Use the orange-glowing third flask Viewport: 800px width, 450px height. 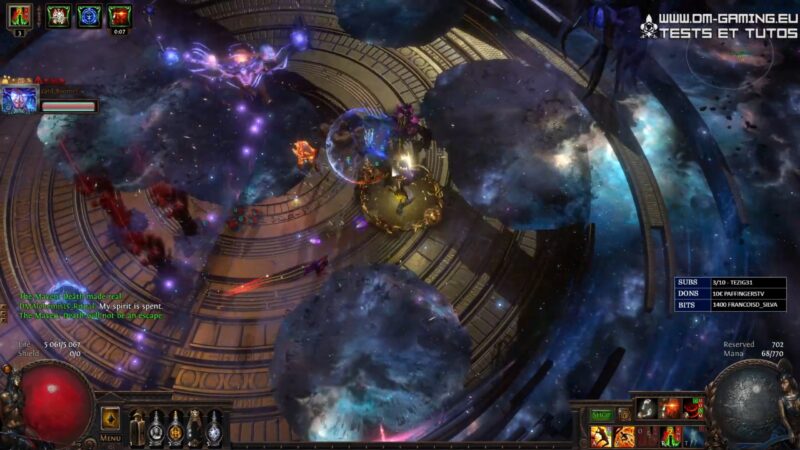tap(176, 428)
